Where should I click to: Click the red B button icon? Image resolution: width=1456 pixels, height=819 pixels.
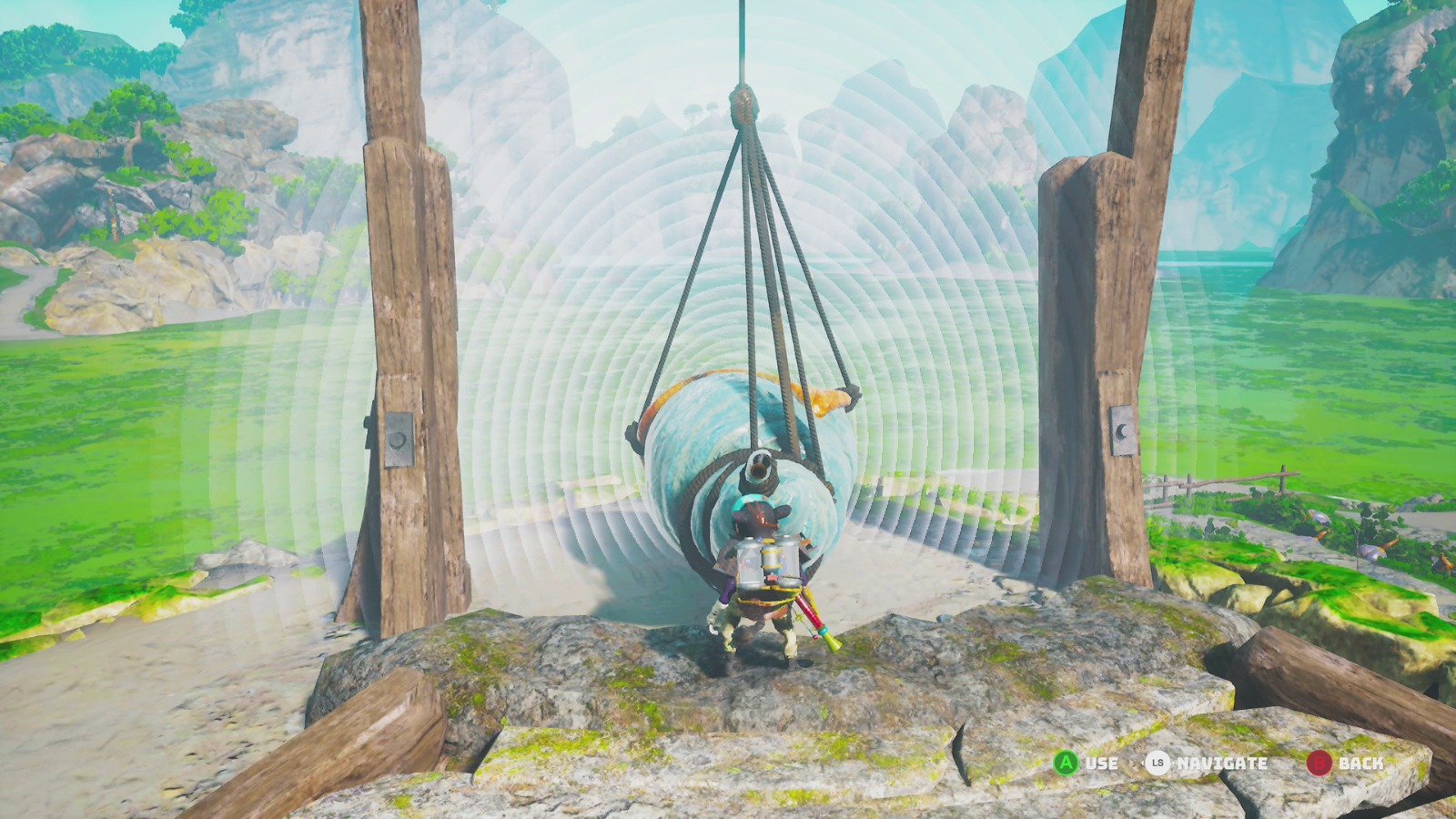pyautogui.click(x=1319, y=764)
